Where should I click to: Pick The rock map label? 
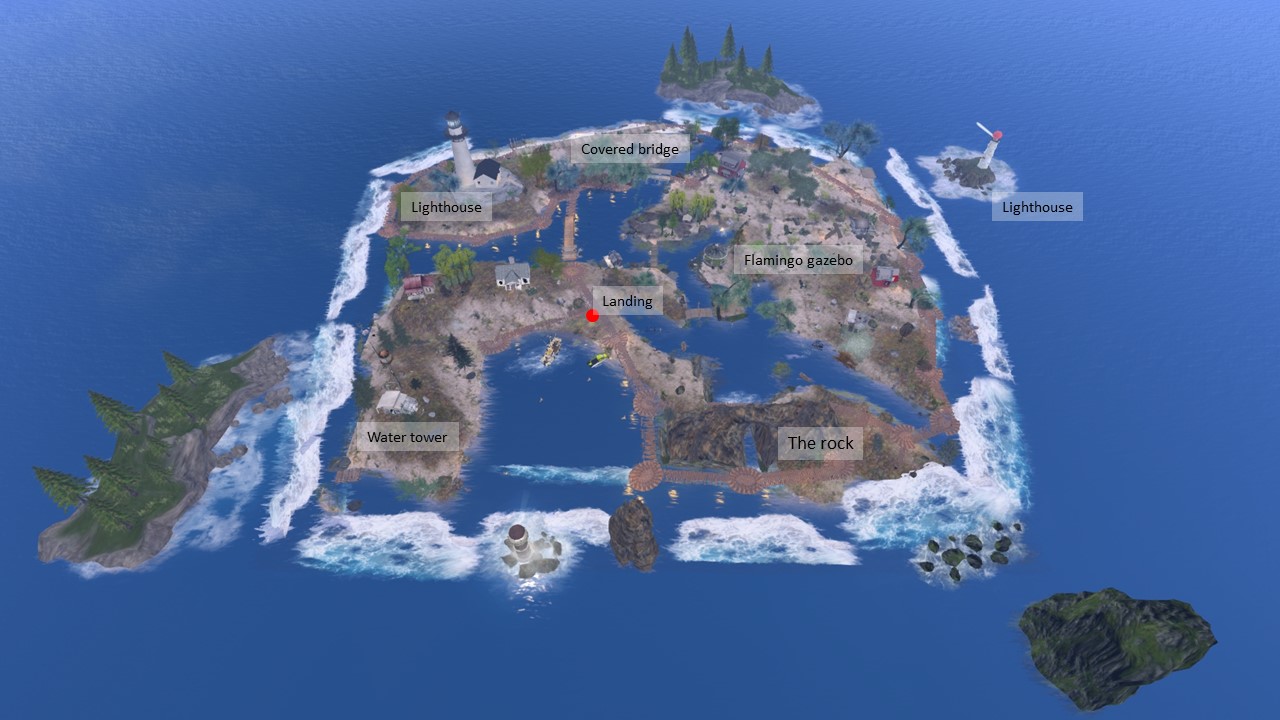click(x=820, y=443)
